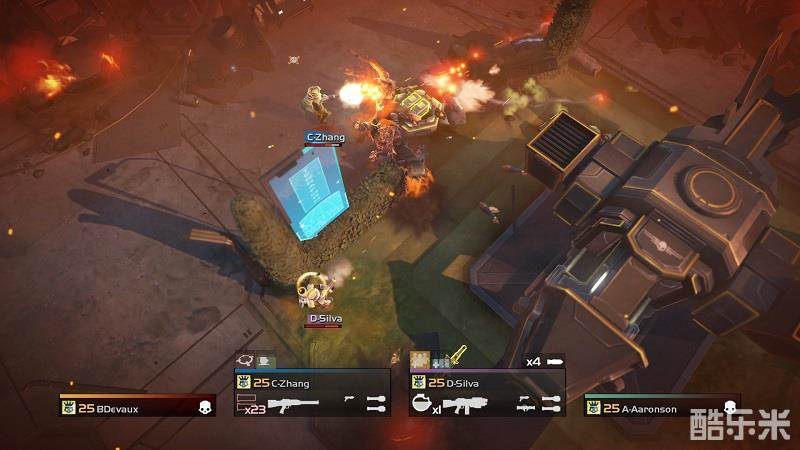Select the A-Aaronson player panel
The height and width of the screenshot is (450, 800).
(662, 406)
